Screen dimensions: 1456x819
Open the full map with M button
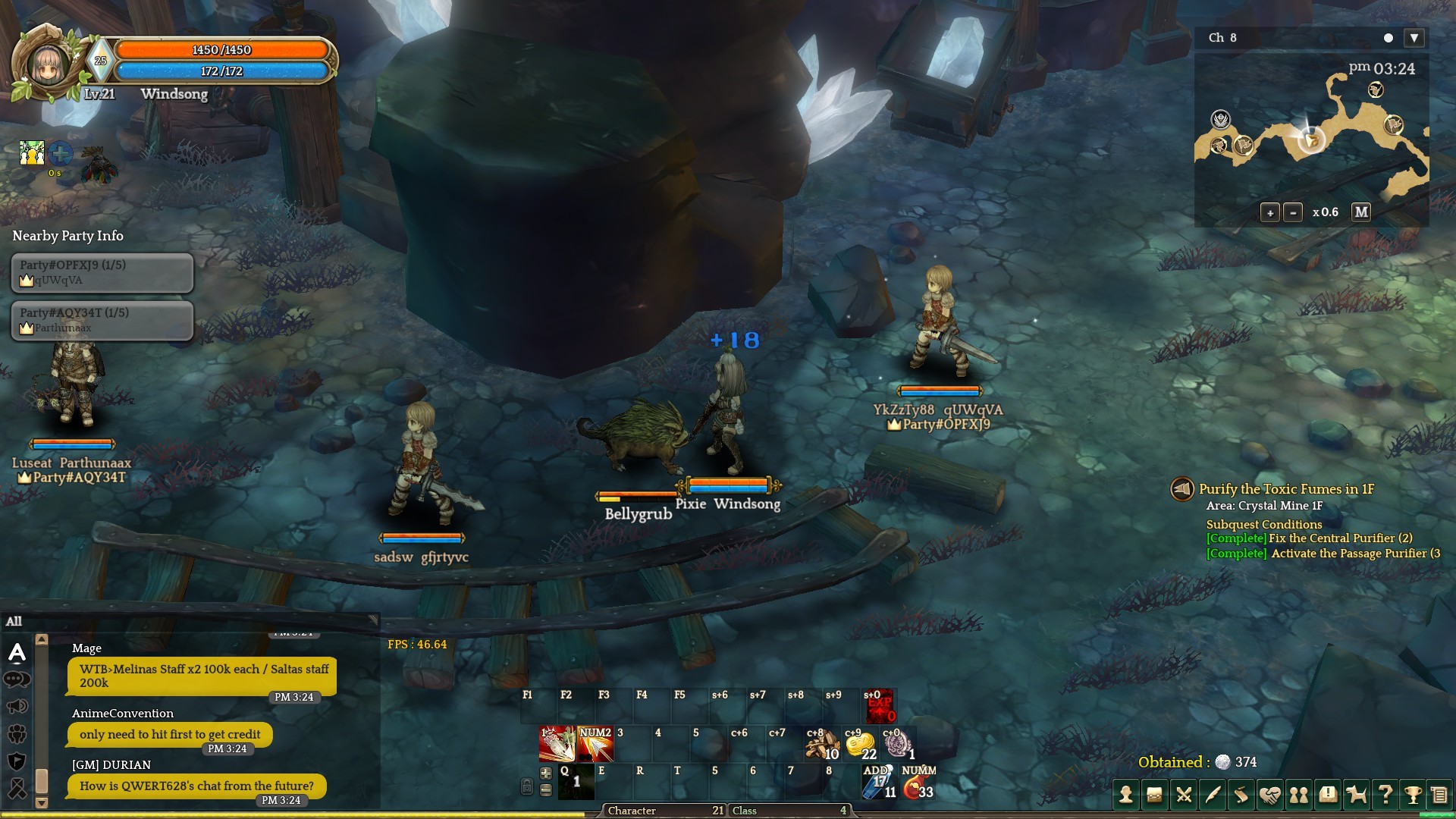click(x=1361, y=212)
